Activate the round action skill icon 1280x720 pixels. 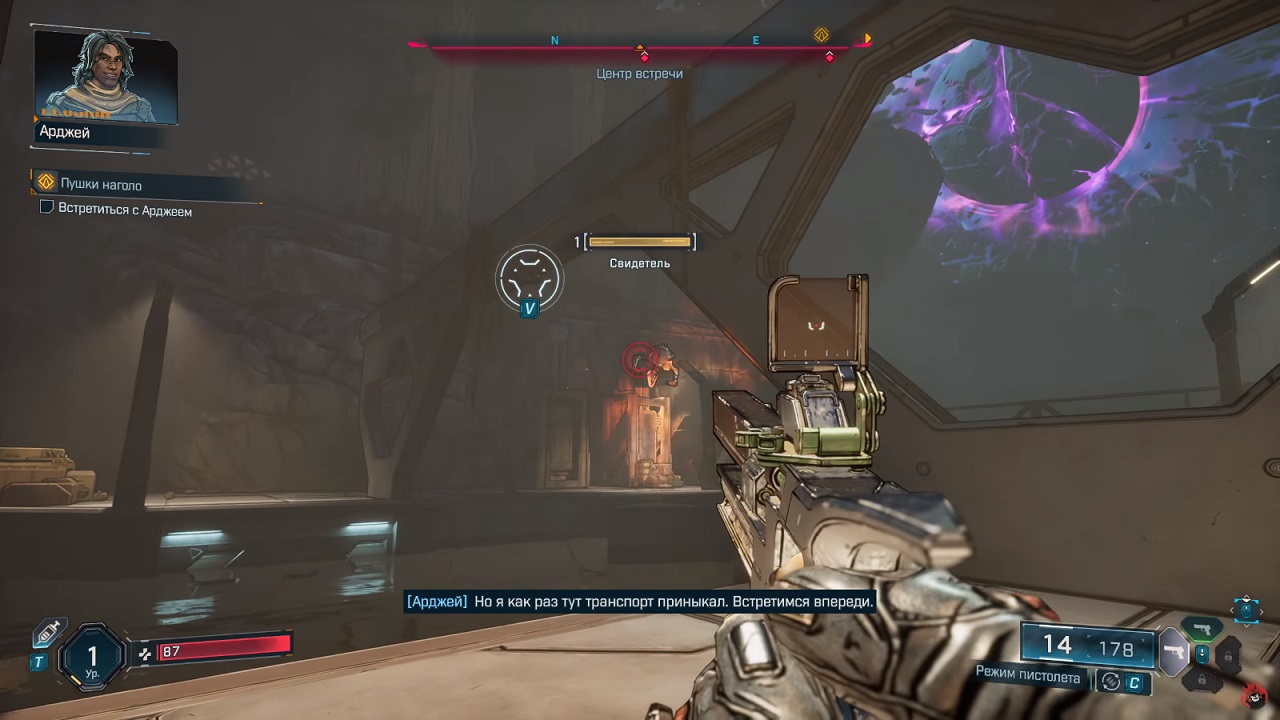529,276
